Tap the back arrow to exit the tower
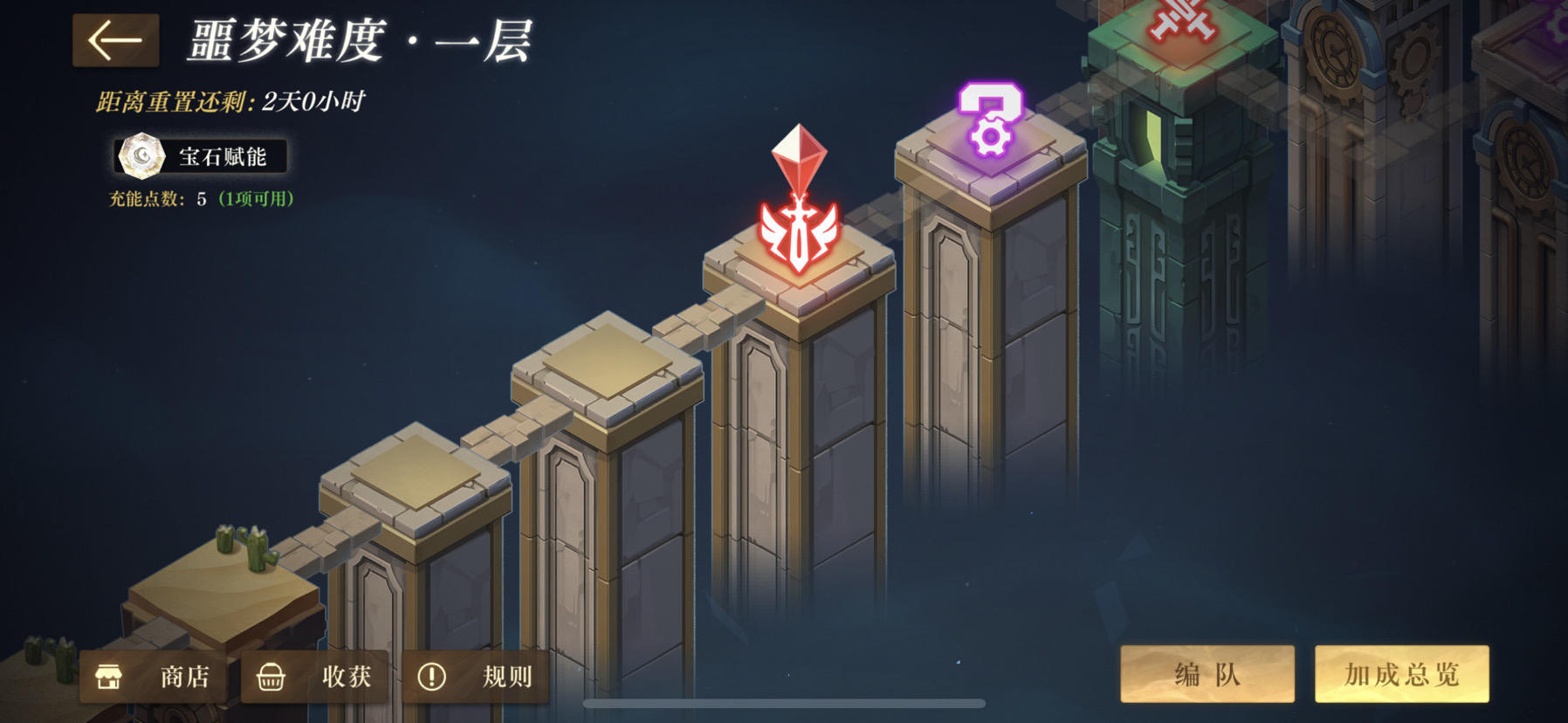This screenshot has width=1568, height=723. tap(117, 39)
